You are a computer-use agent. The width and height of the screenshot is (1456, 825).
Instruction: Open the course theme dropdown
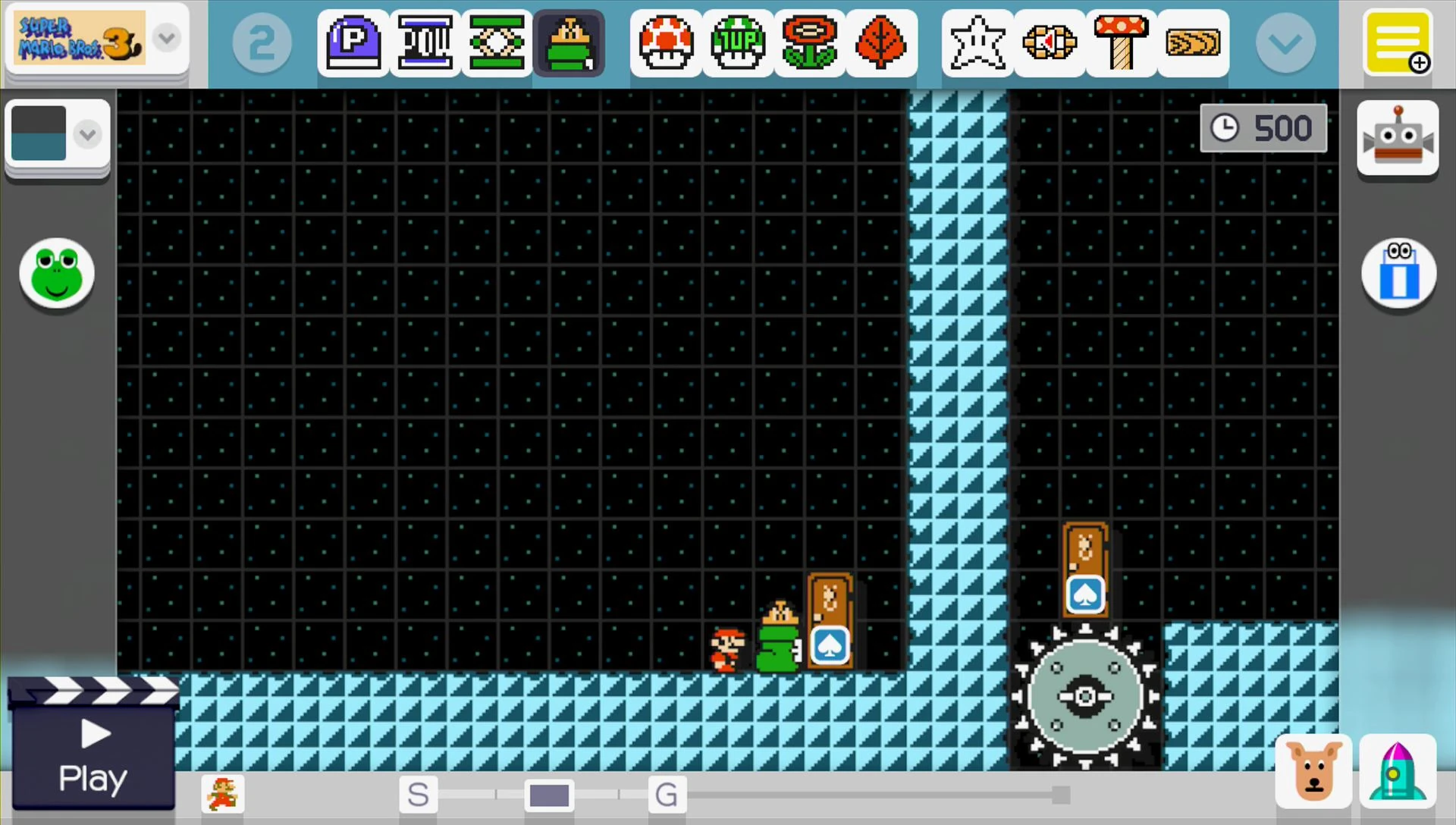tap(87, 134)
